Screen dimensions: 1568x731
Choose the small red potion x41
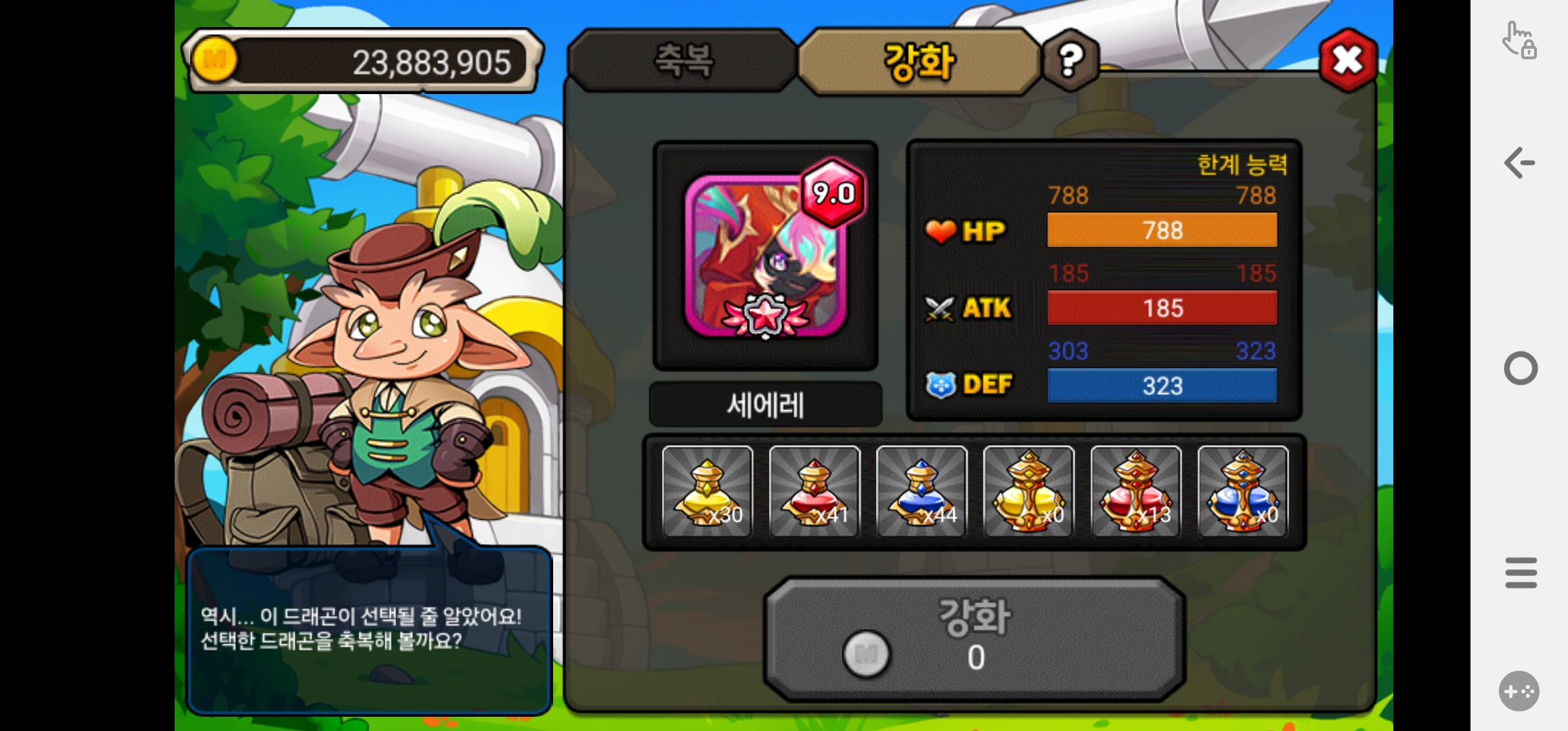tap(814, 491)
